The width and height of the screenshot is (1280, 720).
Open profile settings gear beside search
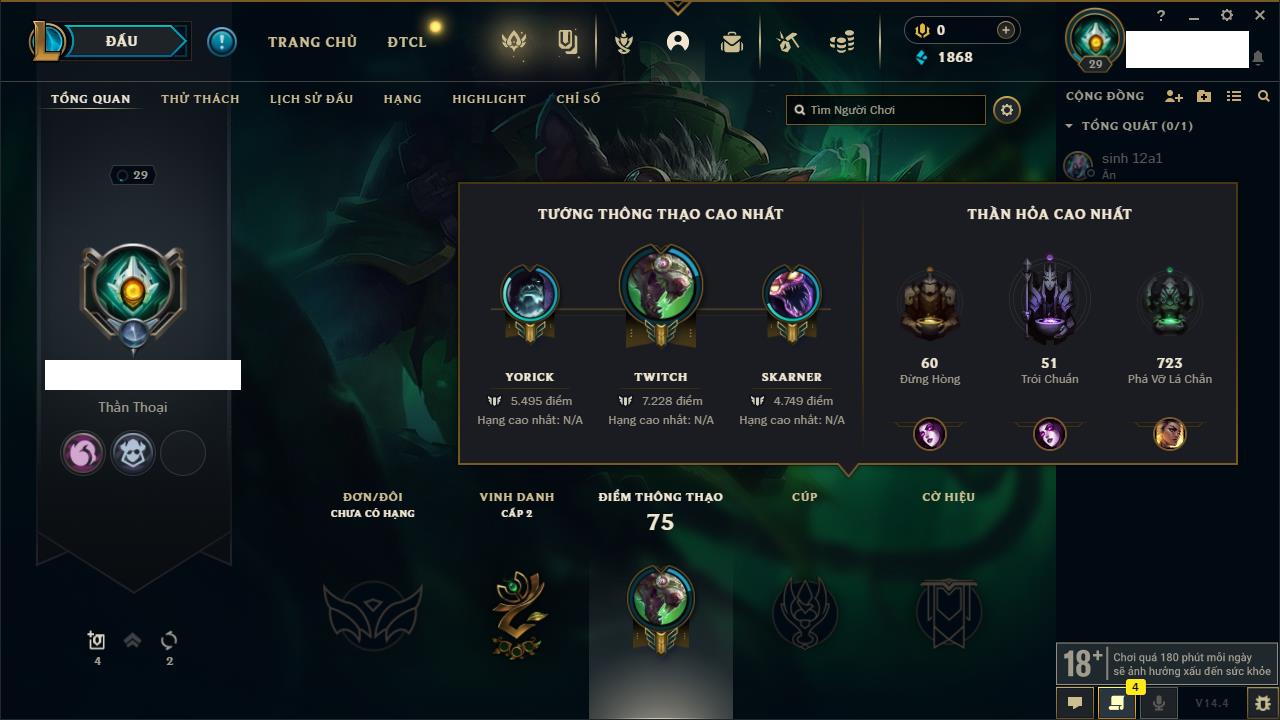pos(1007,110)
